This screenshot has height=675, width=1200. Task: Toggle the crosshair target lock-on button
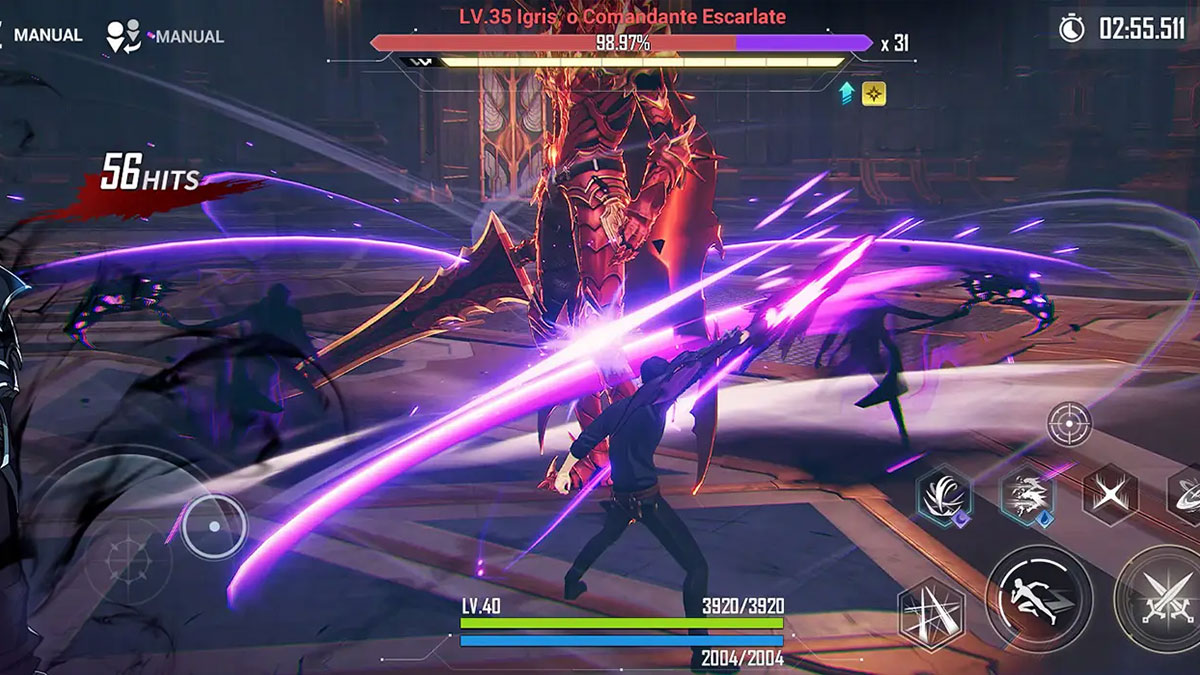tap(1069, 423)
